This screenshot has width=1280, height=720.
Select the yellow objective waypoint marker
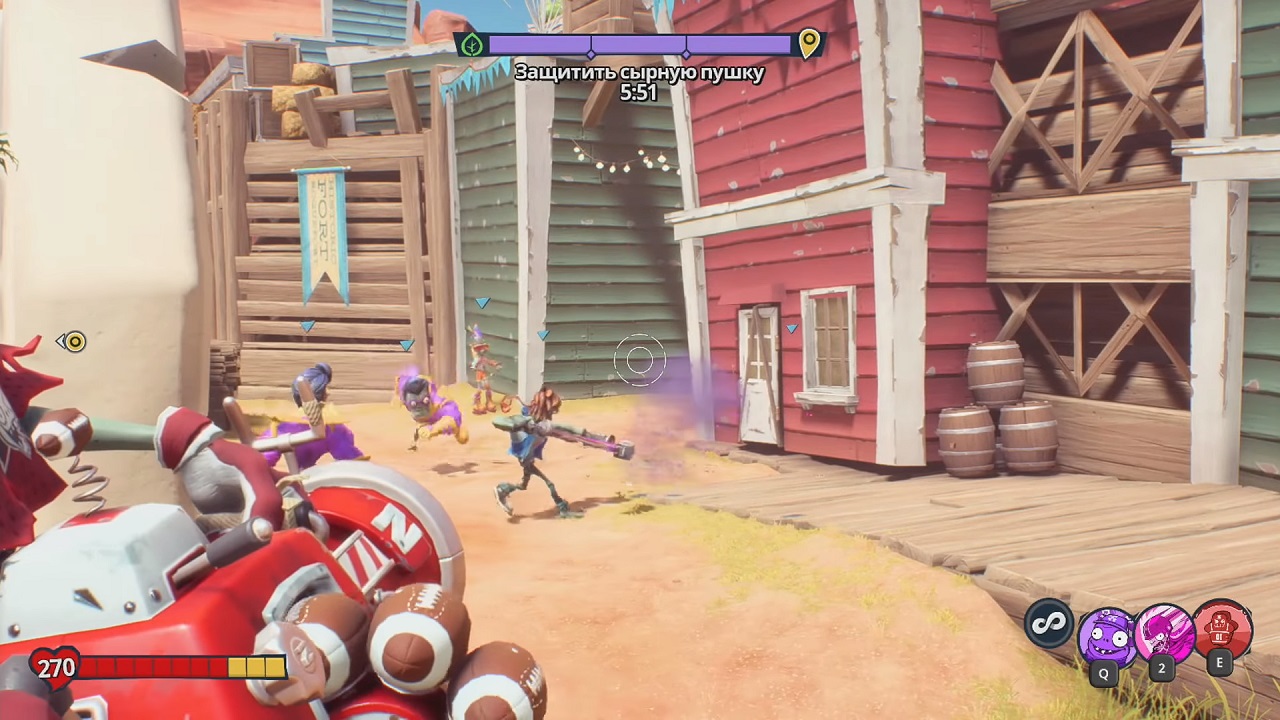click(x=74, y=342)
